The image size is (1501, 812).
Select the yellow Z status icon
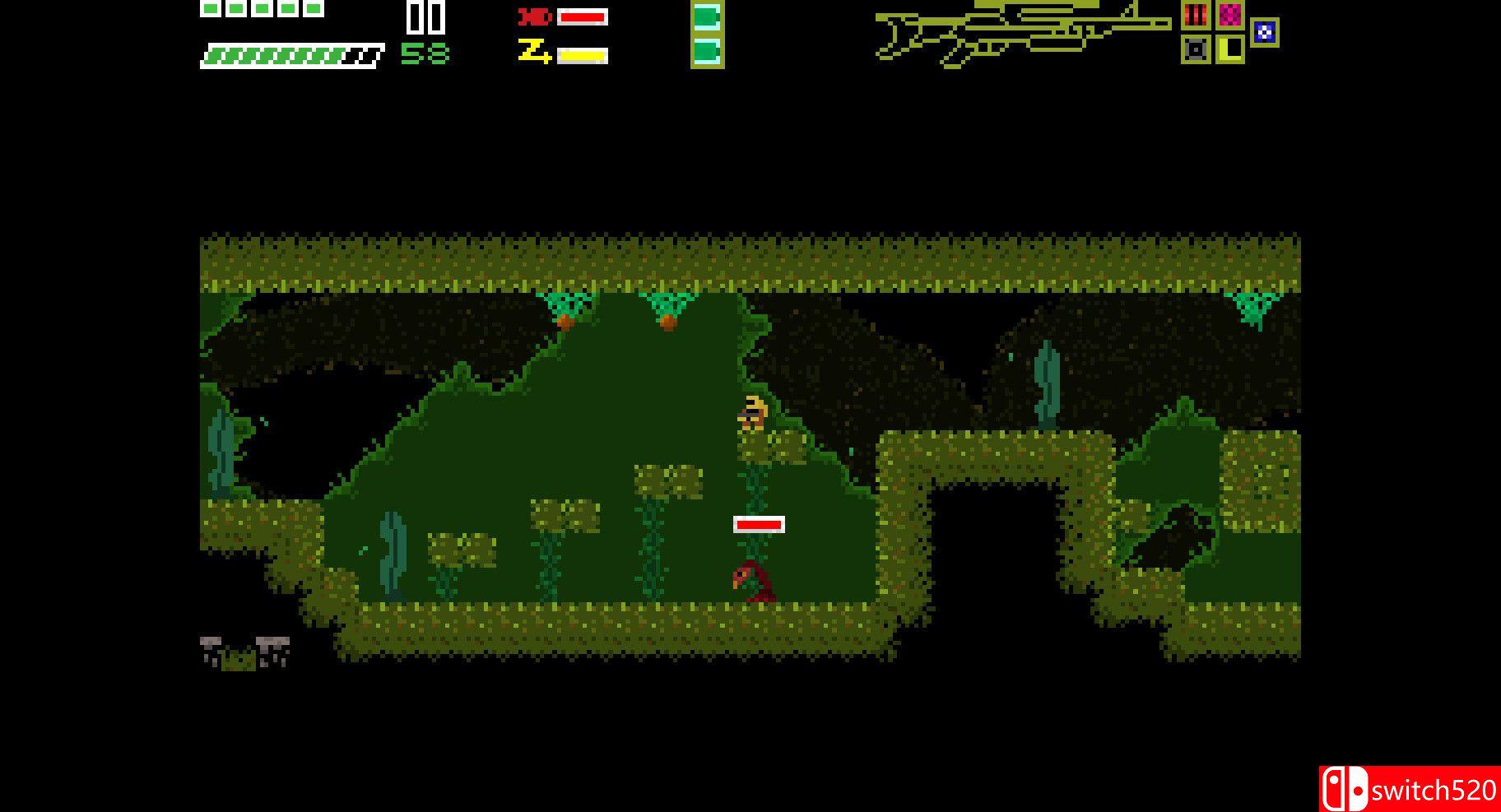pos(536,53)
